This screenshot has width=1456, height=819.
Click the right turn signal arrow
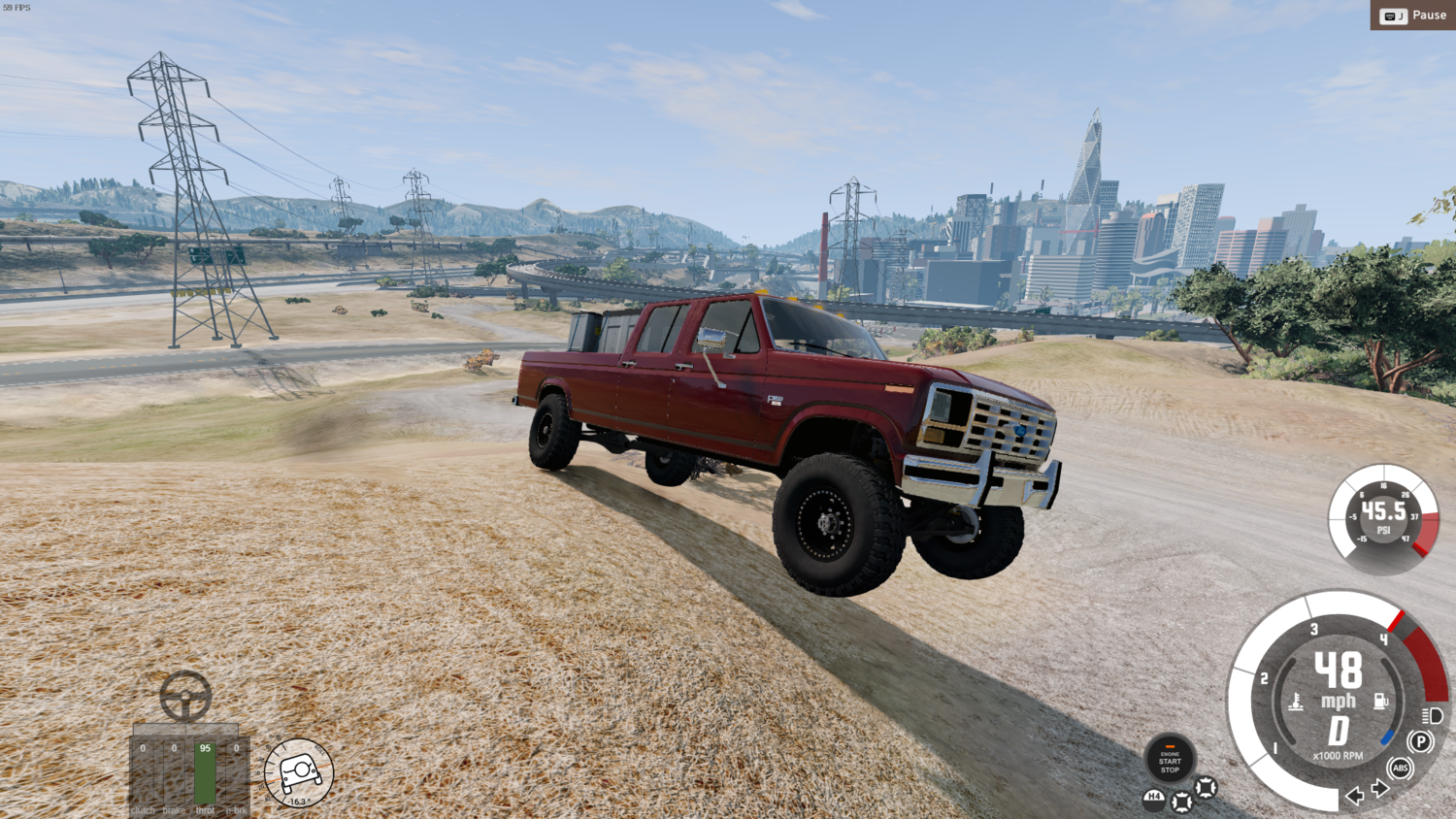[1379, 790]
